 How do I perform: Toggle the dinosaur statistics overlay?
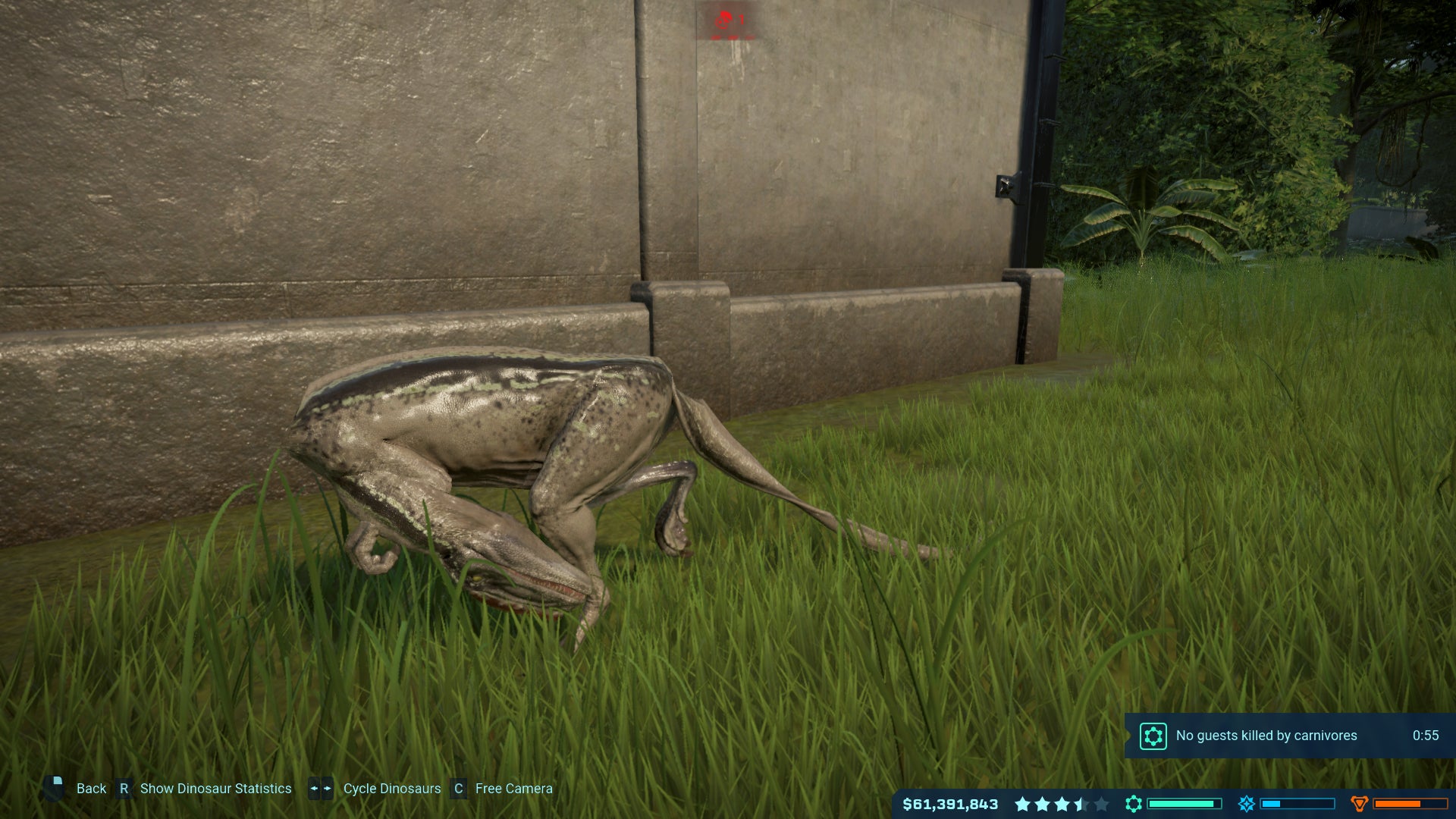click(x=215, y=788)
